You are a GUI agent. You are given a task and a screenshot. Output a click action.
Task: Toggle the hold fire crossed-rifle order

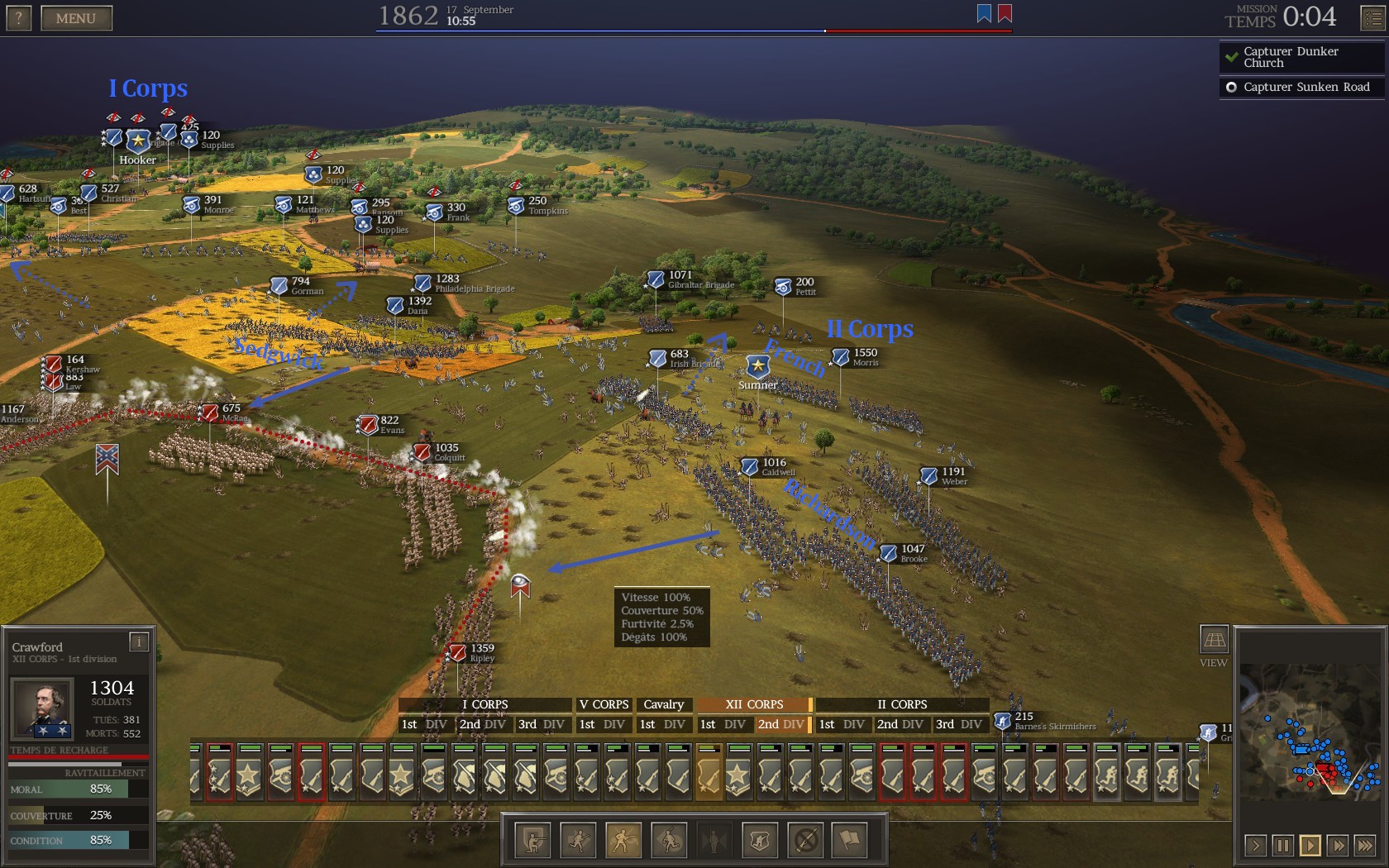click(805, 841)
